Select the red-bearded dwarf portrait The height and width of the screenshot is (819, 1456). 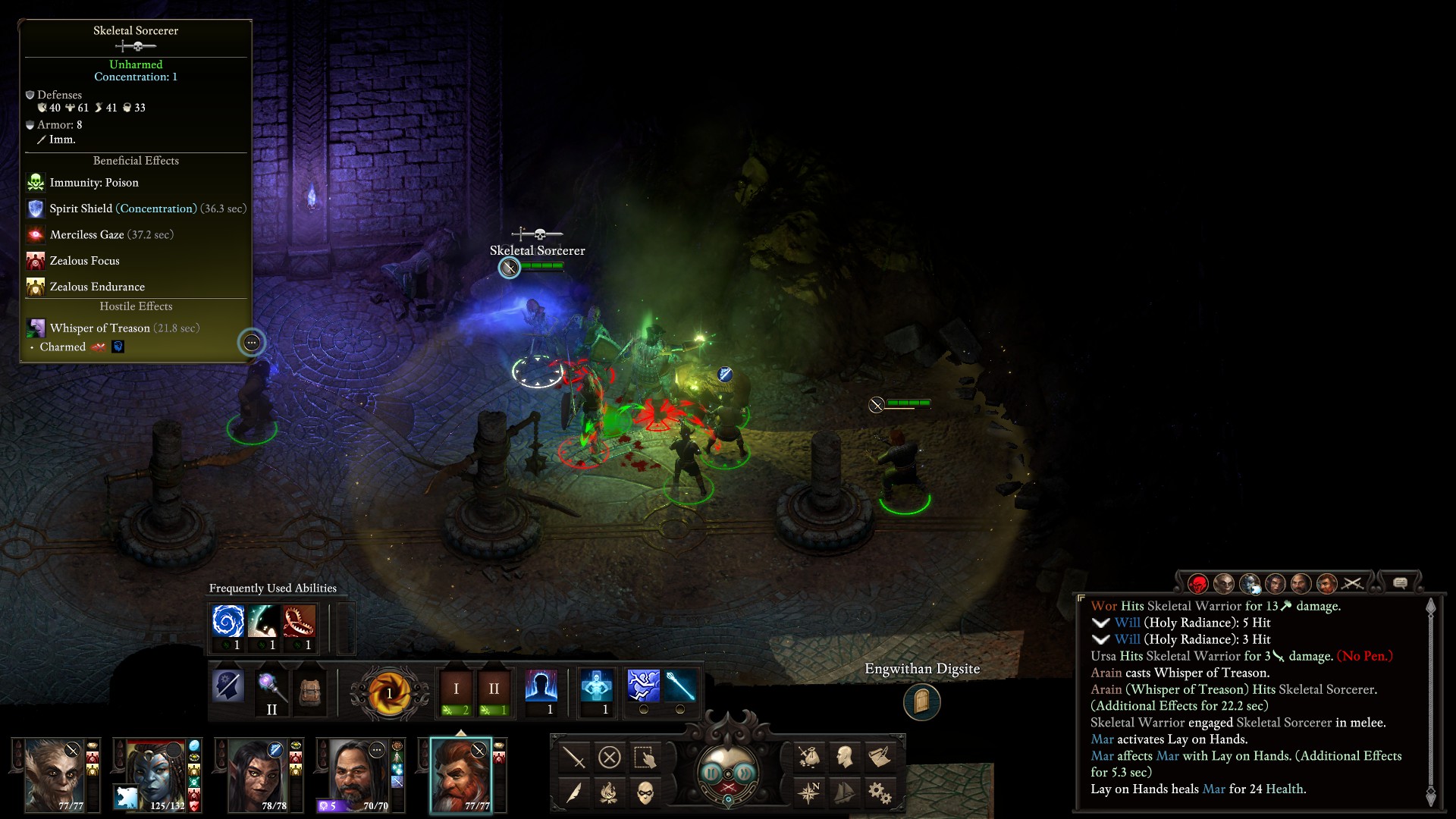coord(461,775)
